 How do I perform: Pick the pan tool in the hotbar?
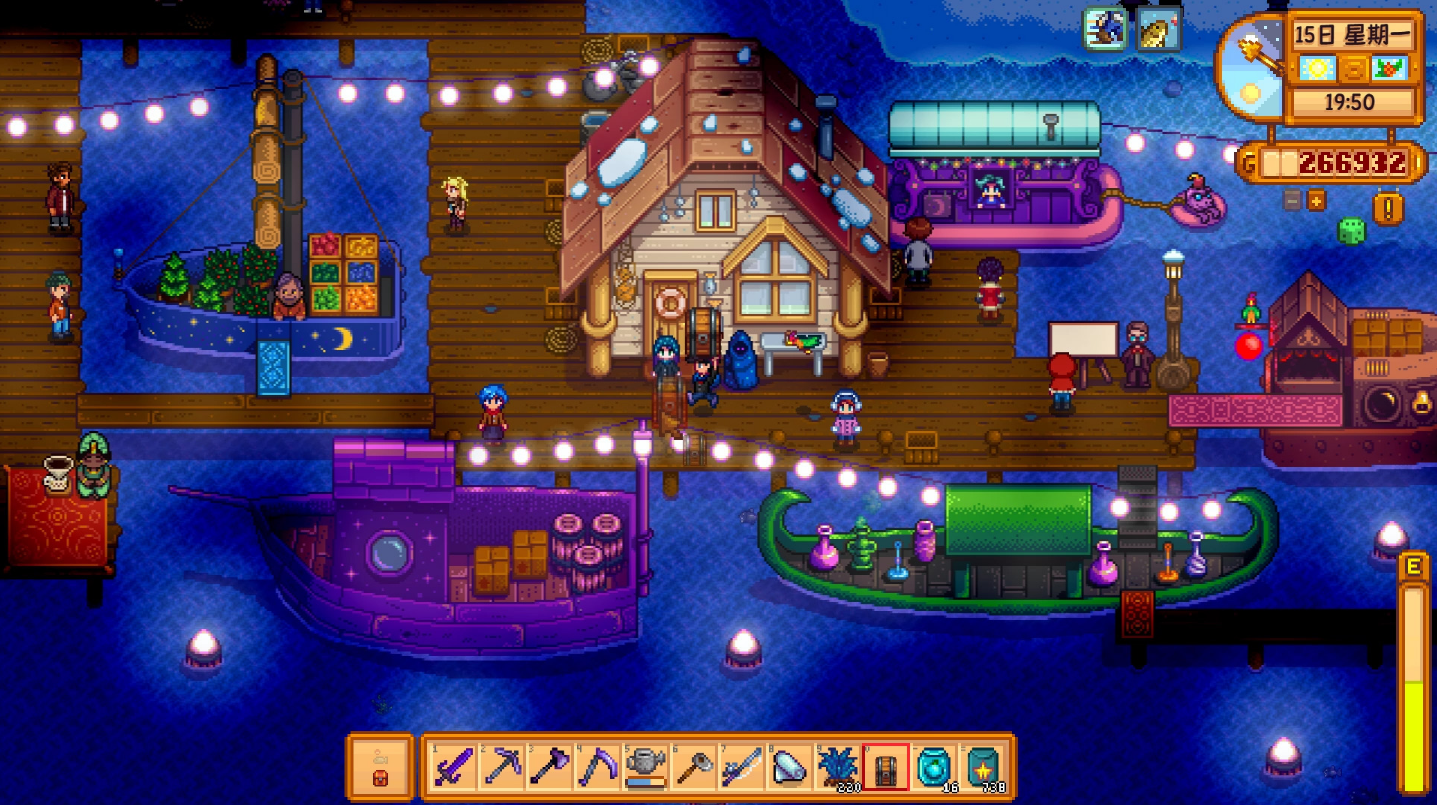(693, 768)
